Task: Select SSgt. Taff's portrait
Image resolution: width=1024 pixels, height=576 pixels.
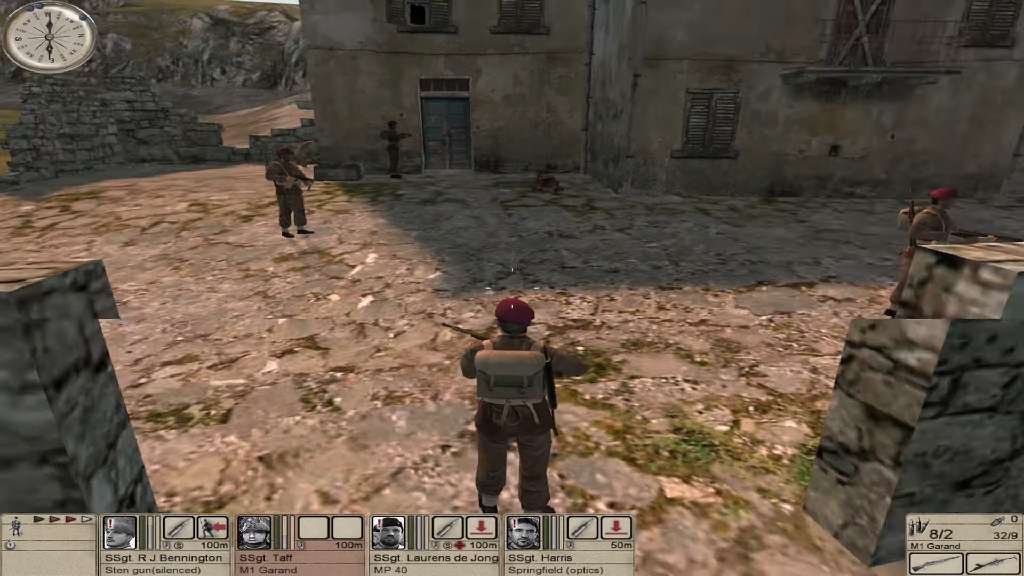Action: (x=254, y=531)
